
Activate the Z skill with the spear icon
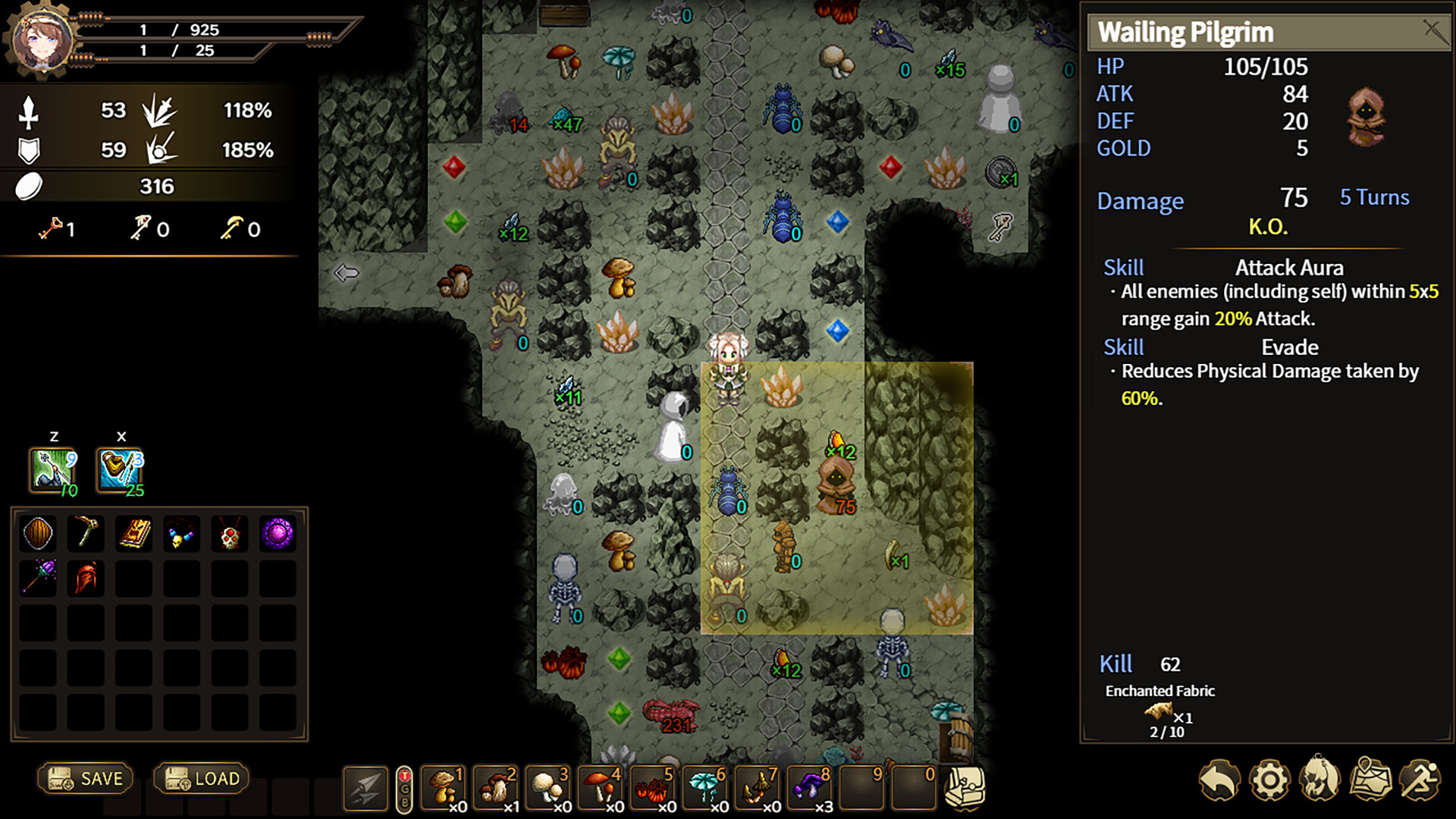53,470
